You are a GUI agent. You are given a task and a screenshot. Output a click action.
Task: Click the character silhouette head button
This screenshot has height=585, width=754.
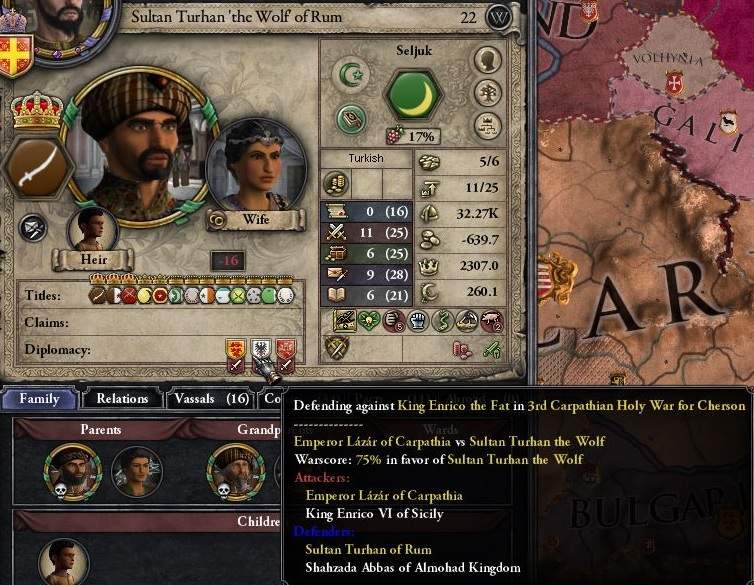[488, 60]
